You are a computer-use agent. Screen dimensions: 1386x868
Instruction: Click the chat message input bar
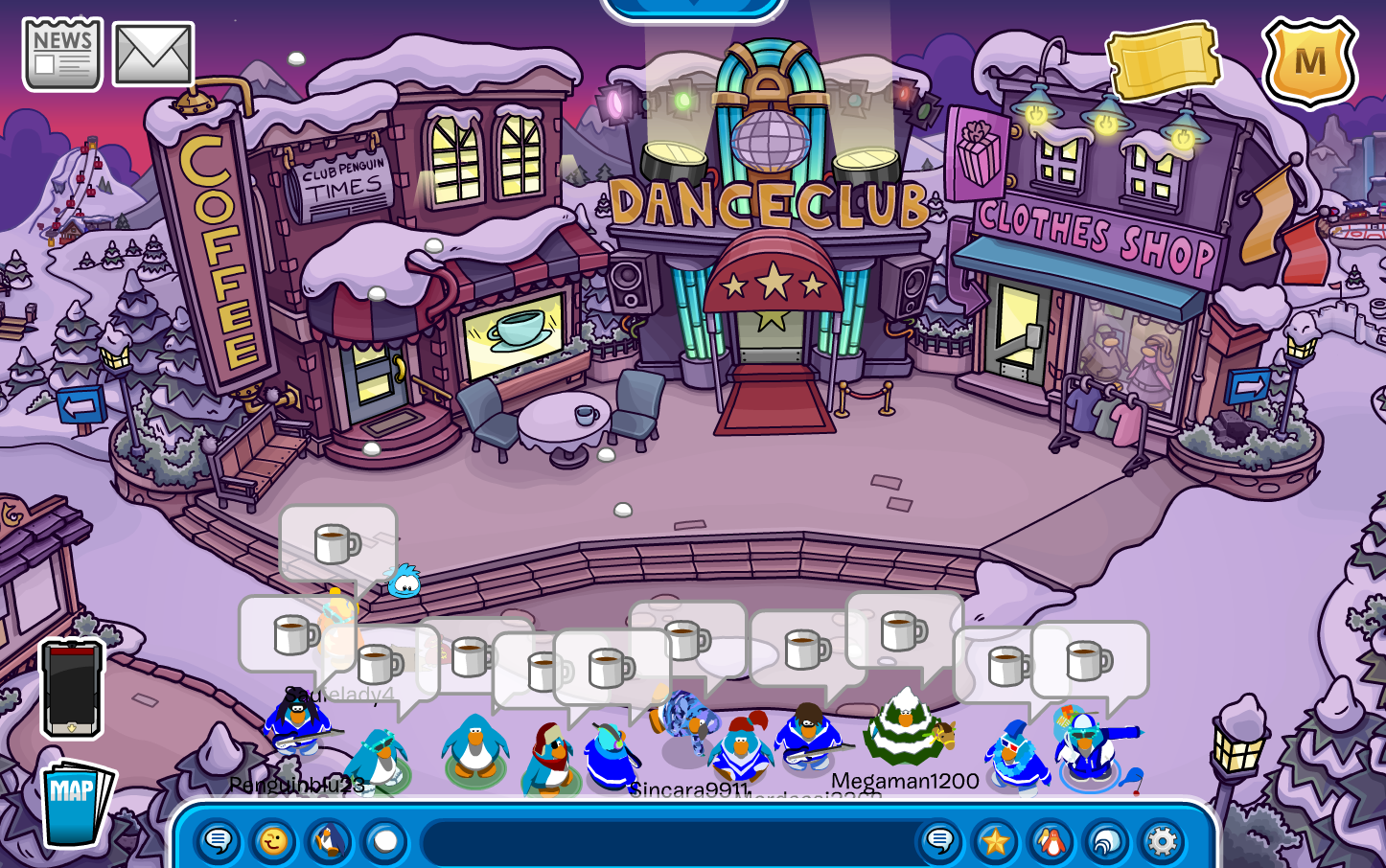coord(666,842)
